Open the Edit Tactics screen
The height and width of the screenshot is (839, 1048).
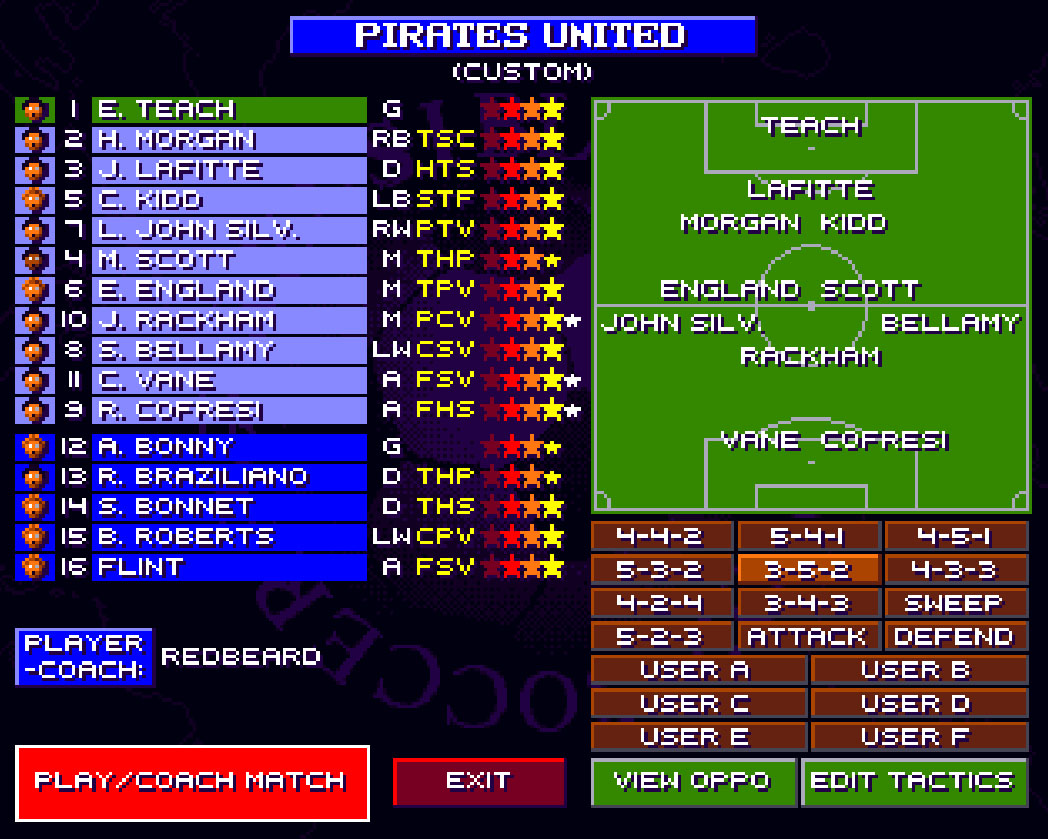pyautogui.click(x=914, y=781)
